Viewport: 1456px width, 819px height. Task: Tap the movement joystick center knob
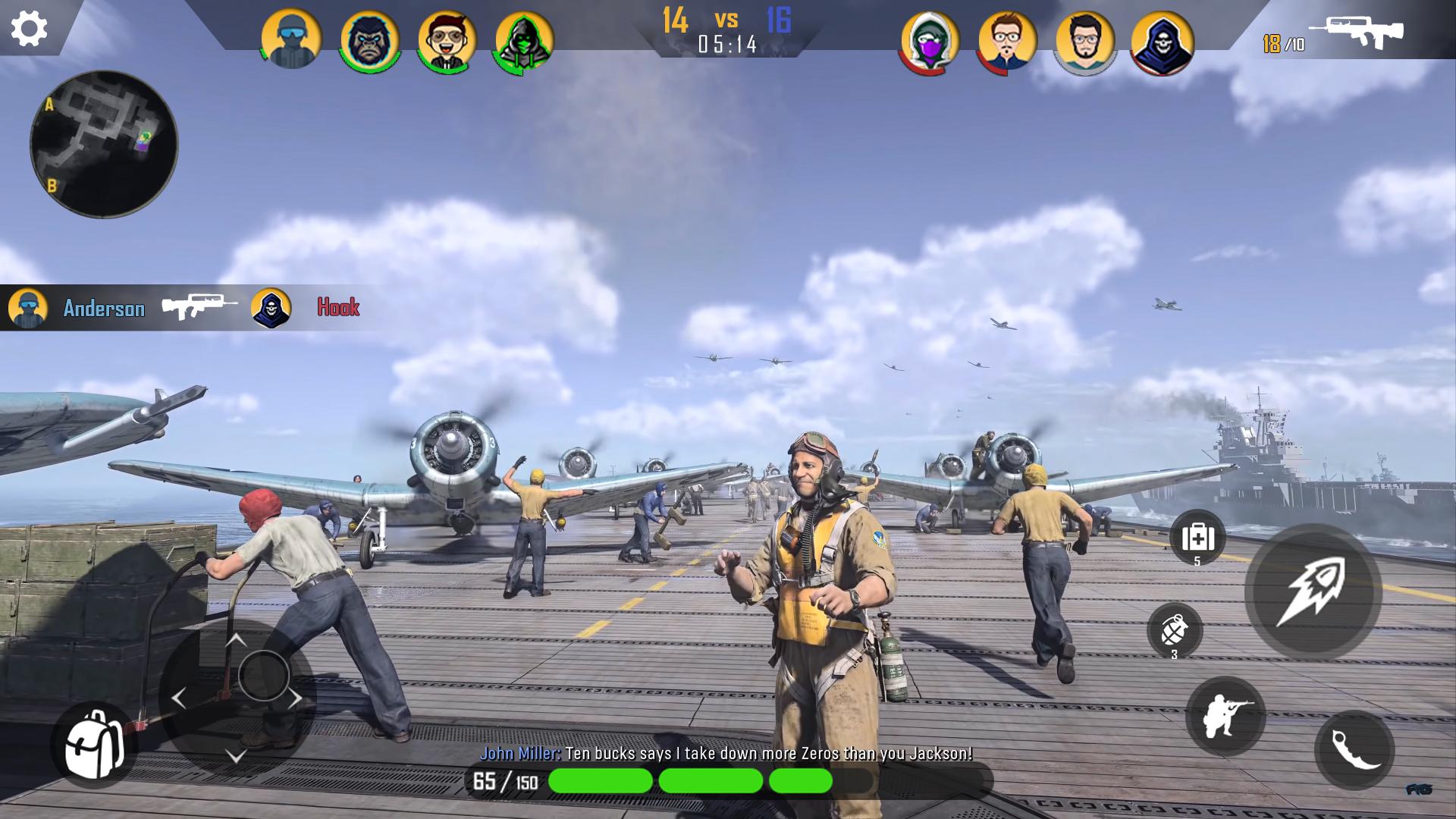pyautogui.click(x=263, y=675)
